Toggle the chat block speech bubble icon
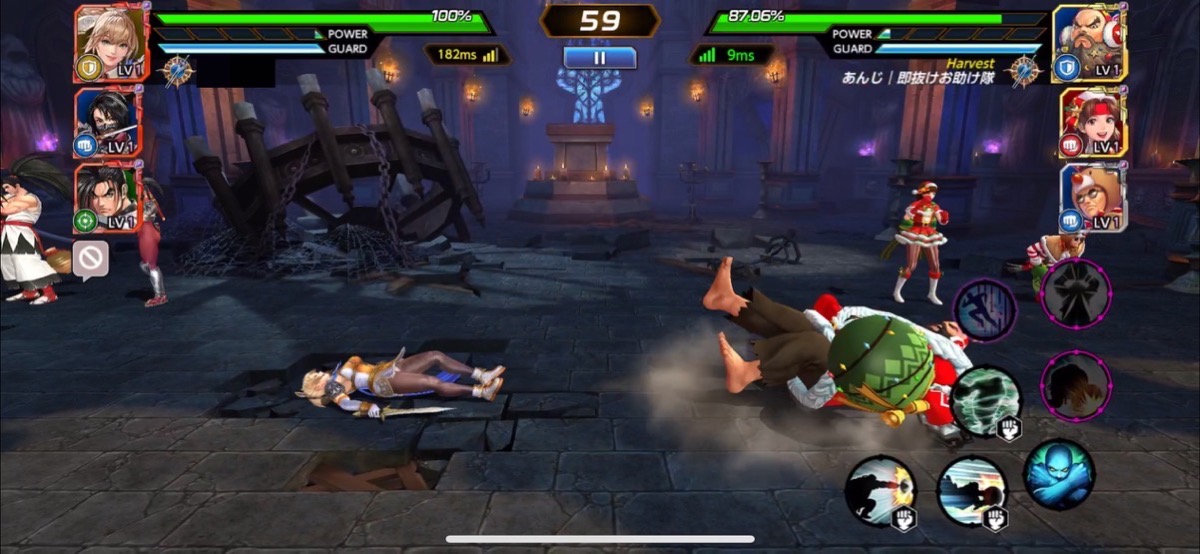1200x554 pixels. (90, 260)
